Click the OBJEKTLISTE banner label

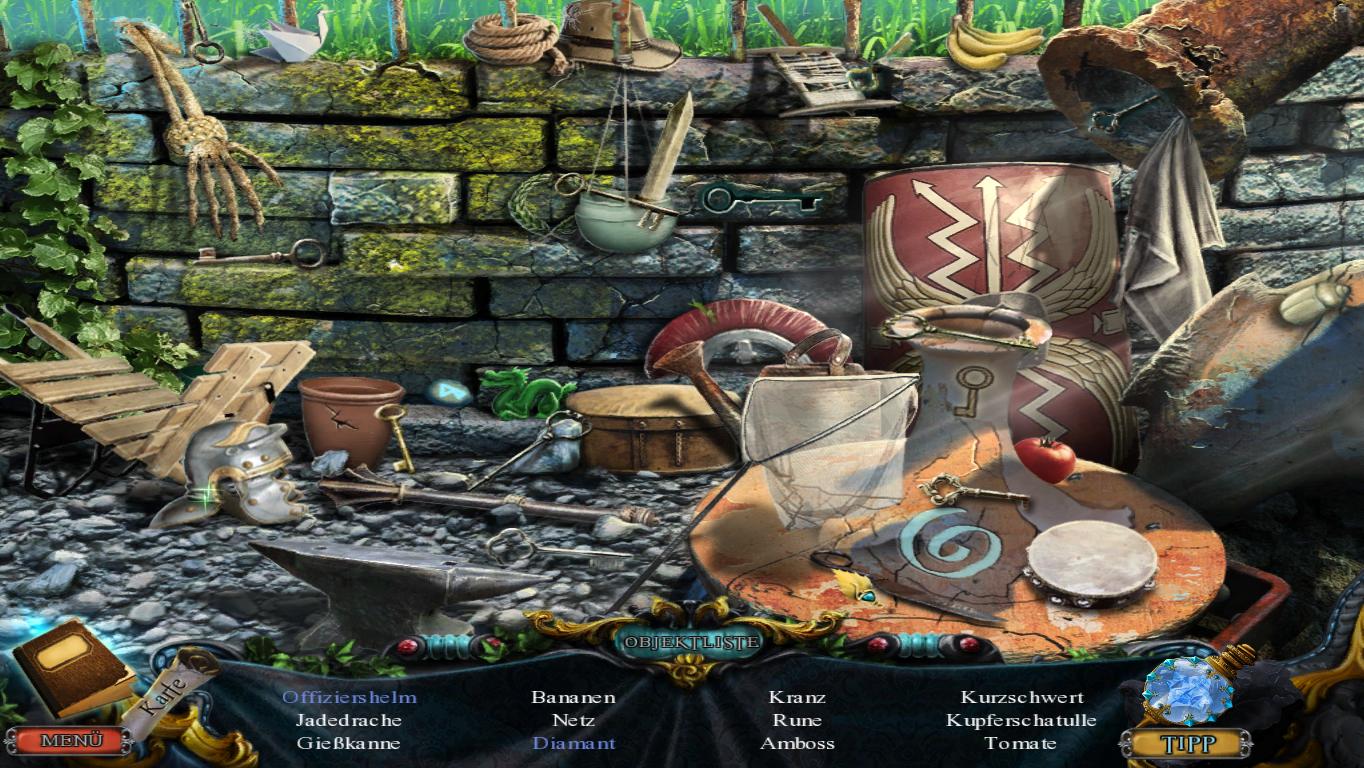click(687, 641)
